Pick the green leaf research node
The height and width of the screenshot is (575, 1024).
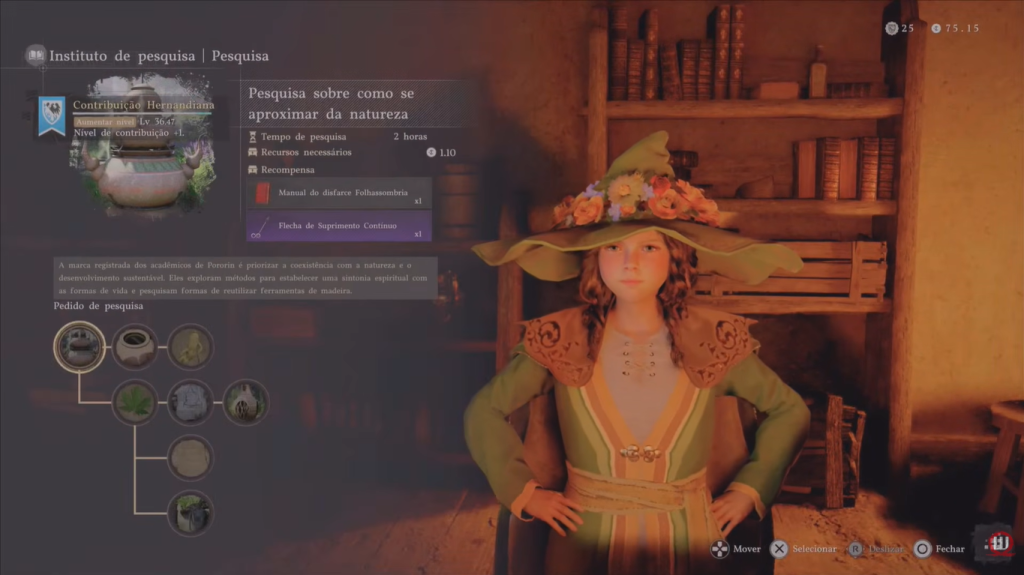[x=134, y=402]
